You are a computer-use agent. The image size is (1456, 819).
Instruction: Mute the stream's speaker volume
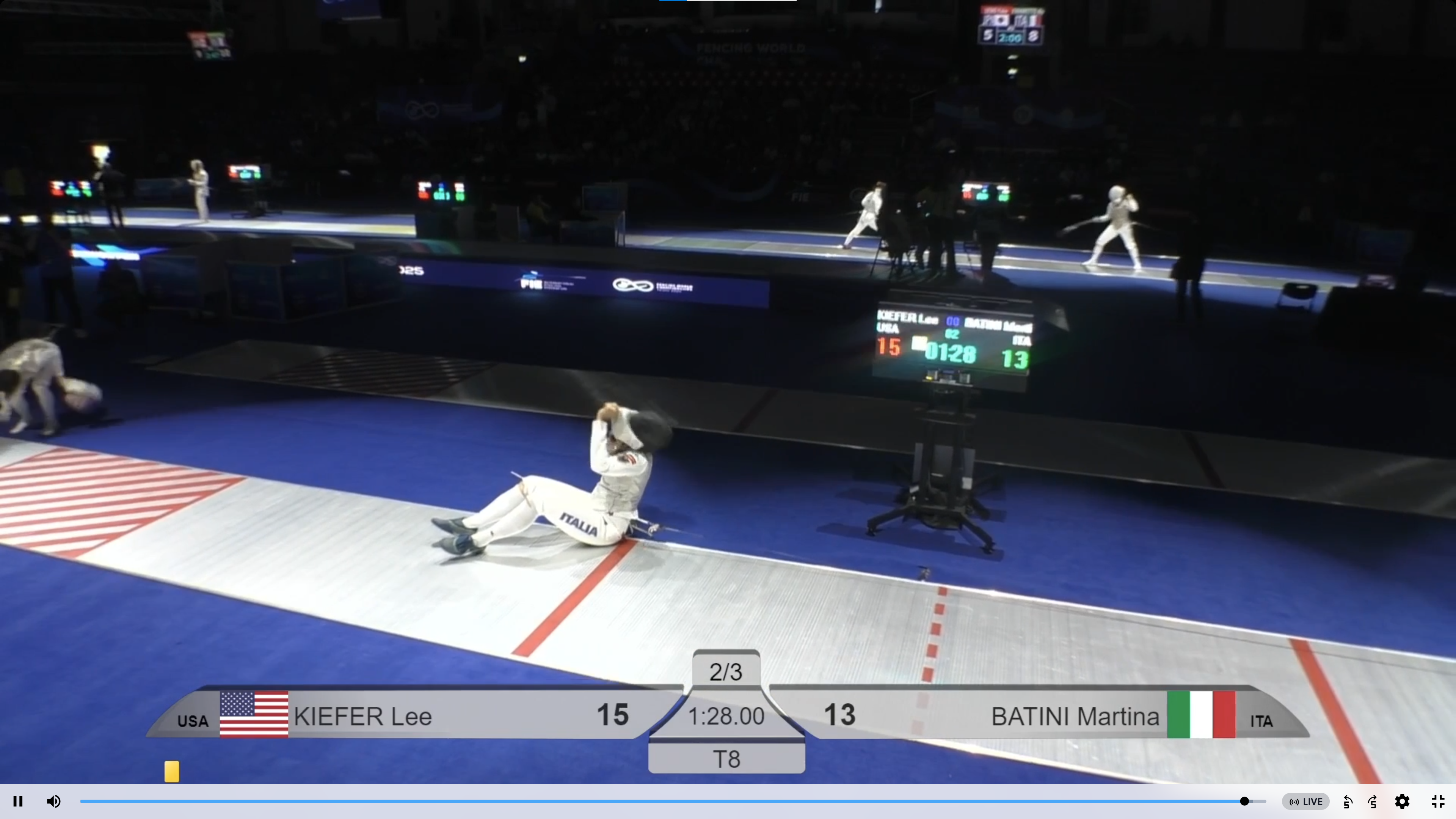point(54,802)
